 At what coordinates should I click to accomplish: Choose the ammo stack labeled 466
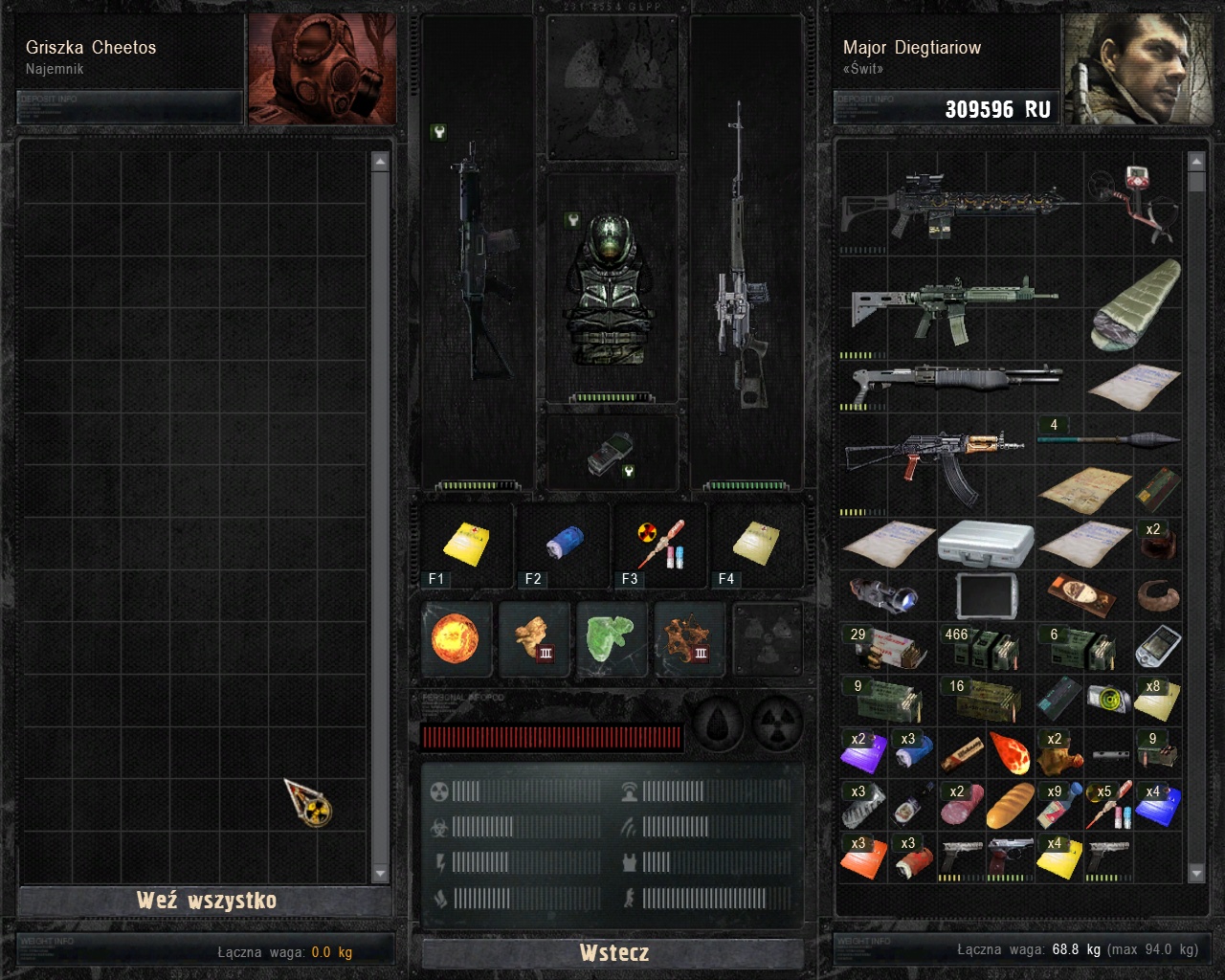click(982, 649)
